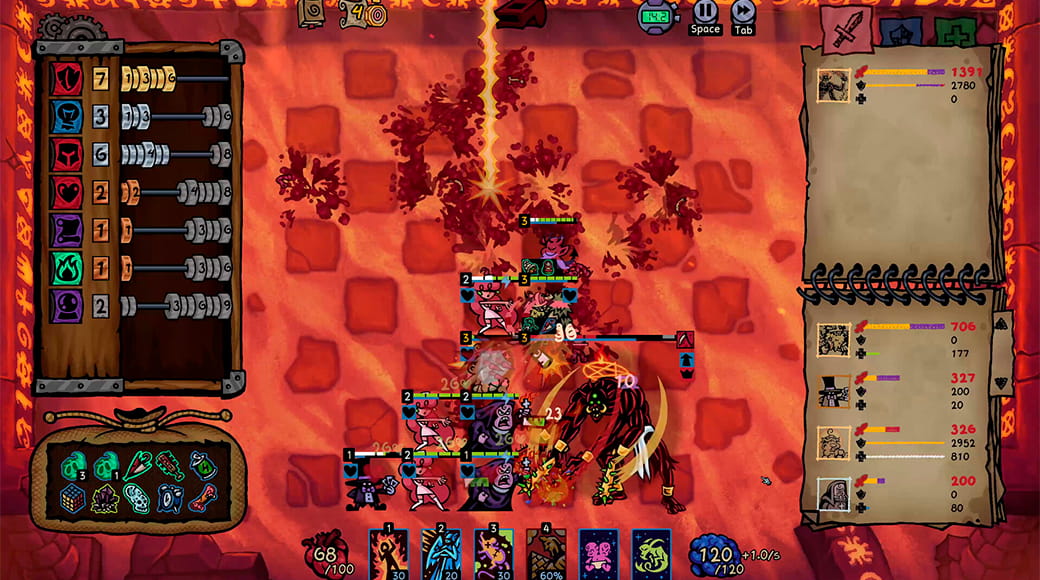
Task: Select the purple crystal cluster item
Action: [106, 498]
